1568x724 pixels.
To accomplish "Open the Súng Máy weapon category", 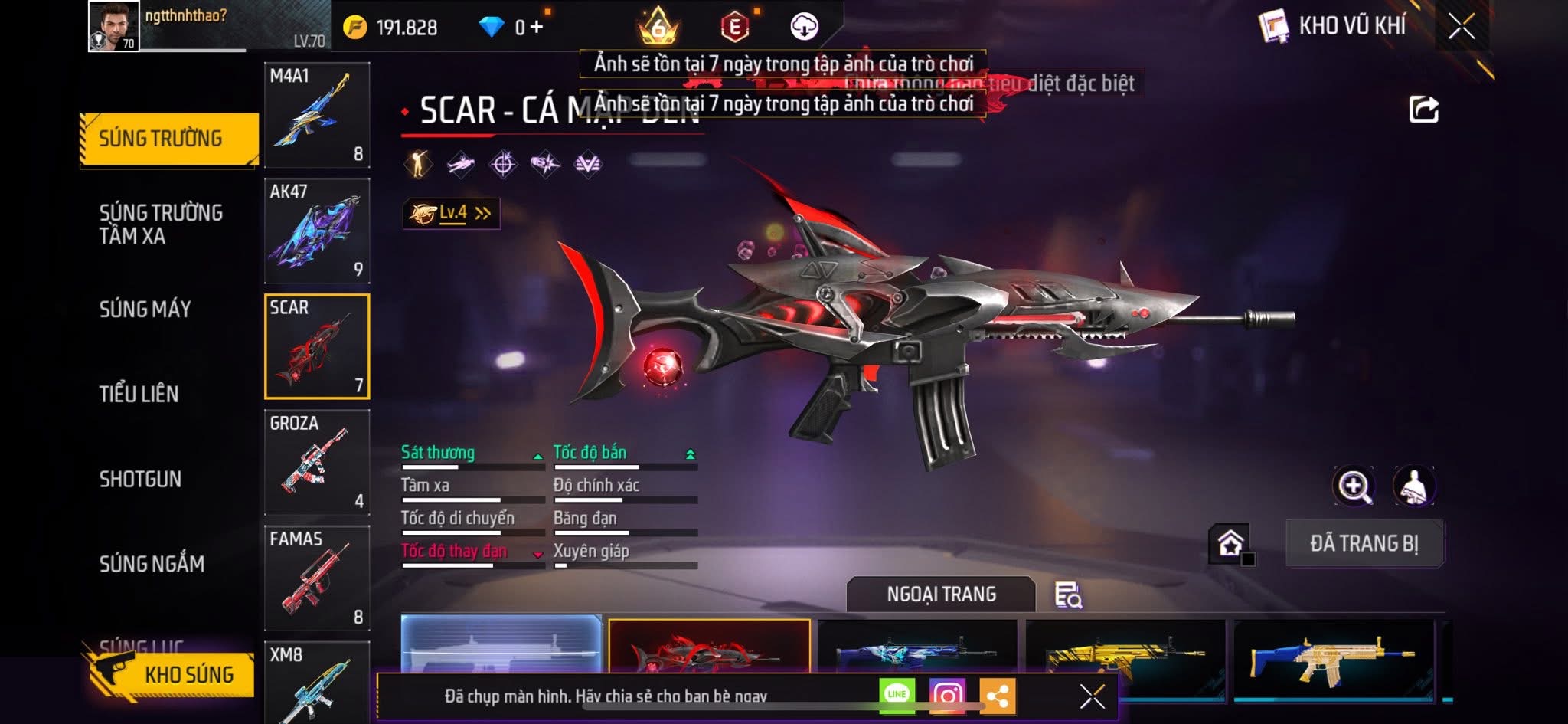I will tap(145, 309).
